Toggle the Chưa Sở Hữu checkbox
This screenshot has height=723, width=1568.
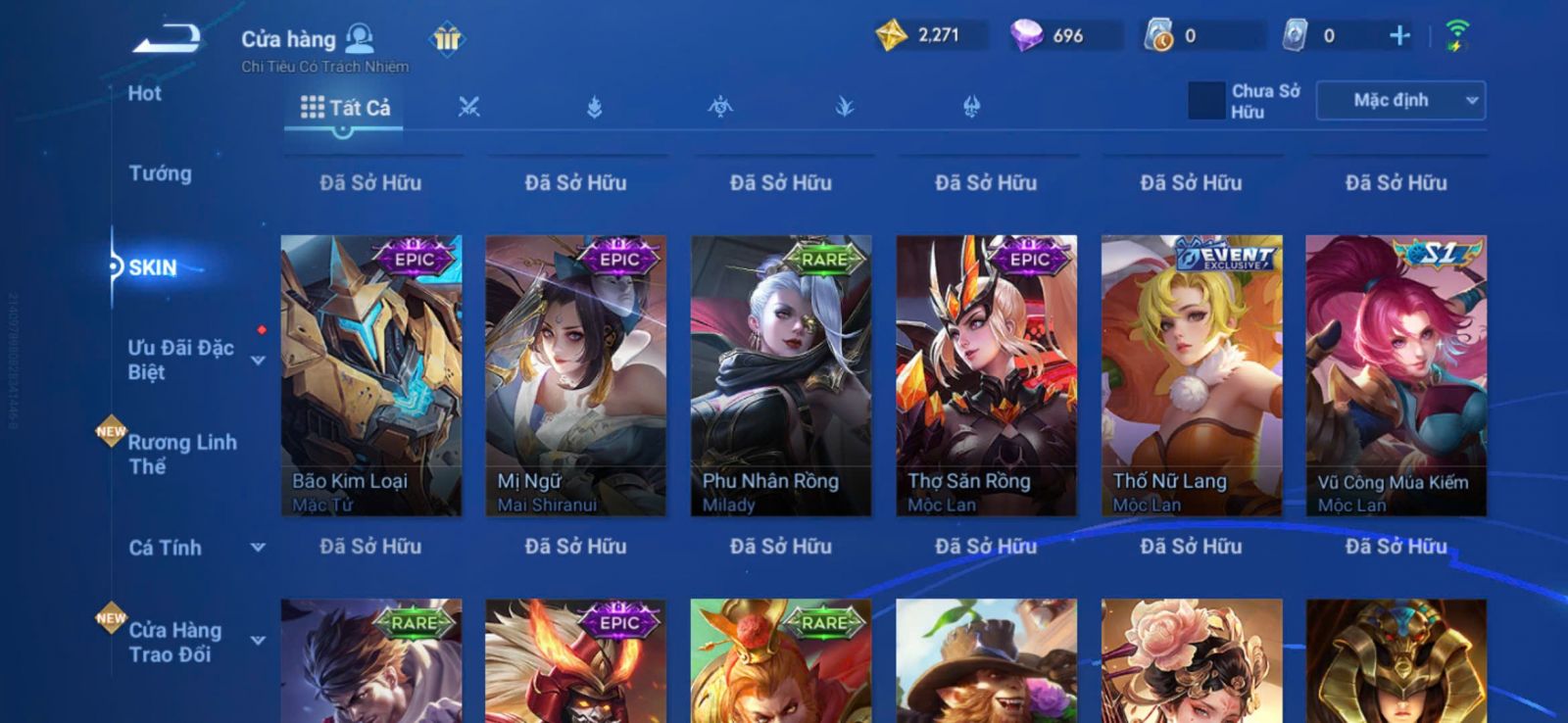(1206, 101)
